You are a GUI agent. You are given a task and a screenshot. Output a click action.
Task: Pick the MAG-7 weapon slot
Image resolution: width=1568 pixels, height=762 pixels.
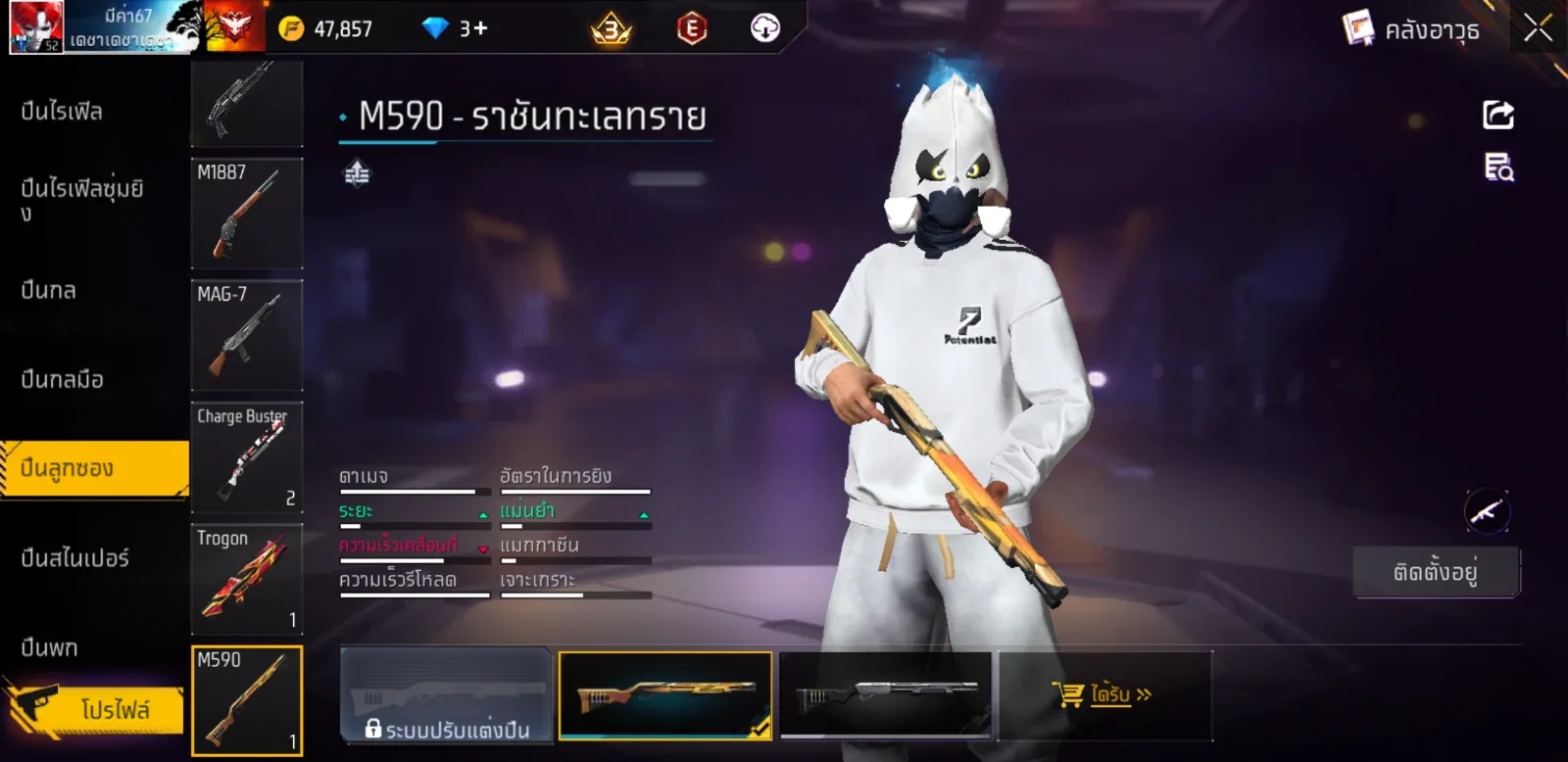tap(247, 336)
